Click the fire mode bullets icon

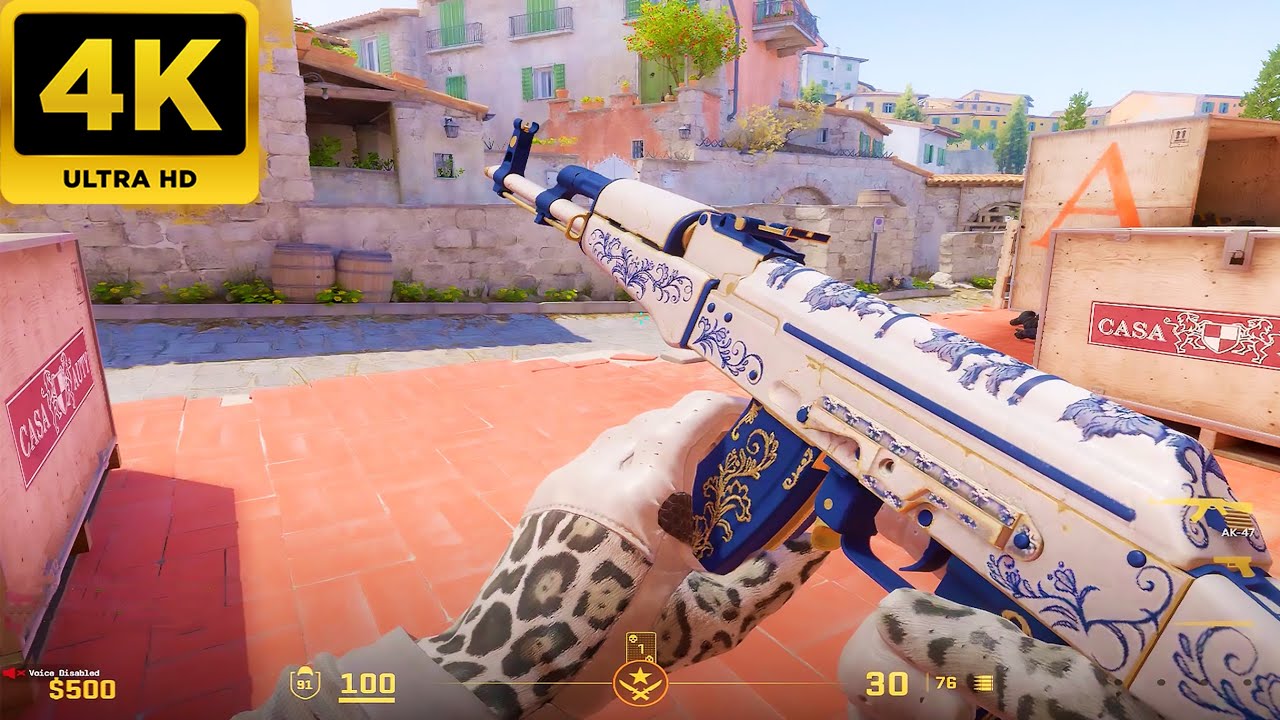pyautogui.click(x=983, y=684)
